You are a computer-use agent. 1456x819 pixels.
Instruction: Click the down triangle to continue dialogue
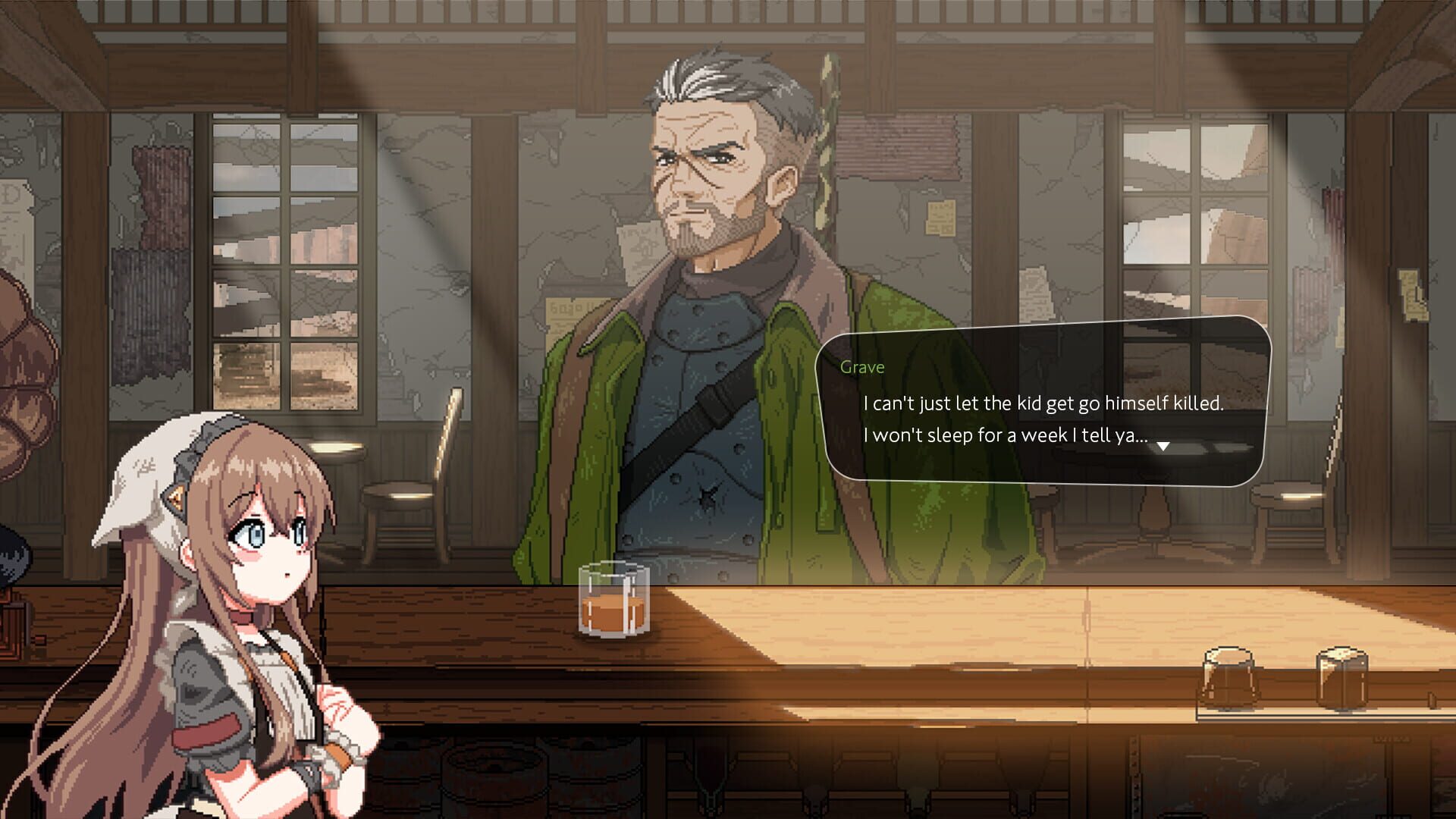tap(1163, 447)
